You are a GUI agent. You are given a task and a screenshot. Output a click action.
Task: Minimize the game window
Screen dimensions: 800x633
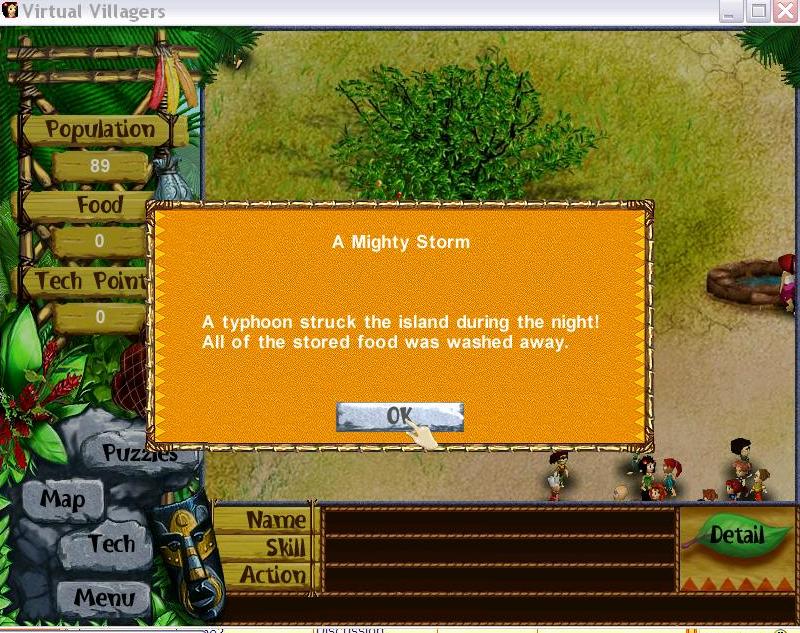[x=733, y=12]
